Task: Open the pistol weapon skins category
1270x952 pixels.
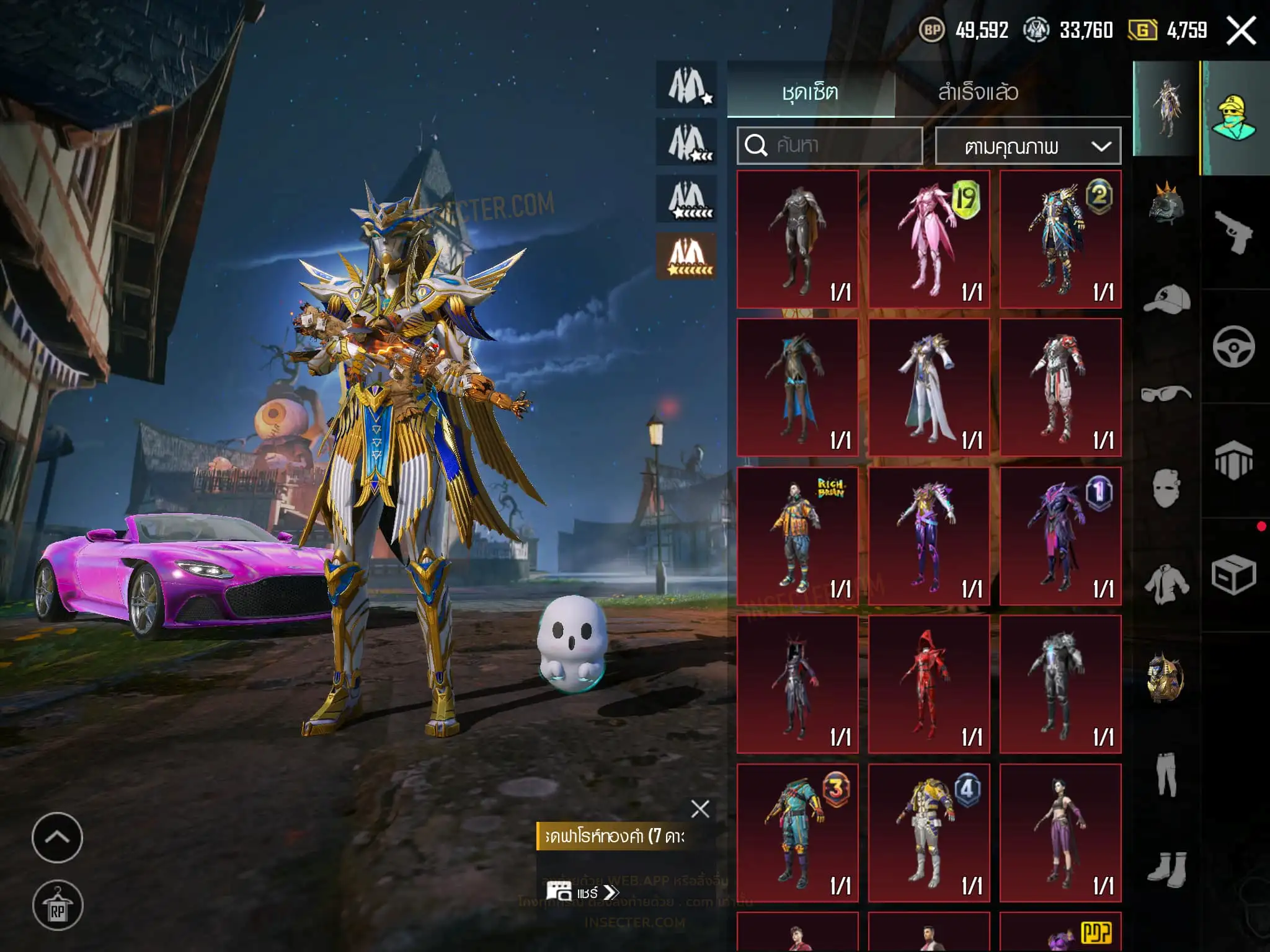Action: [x=1233, y=232]
